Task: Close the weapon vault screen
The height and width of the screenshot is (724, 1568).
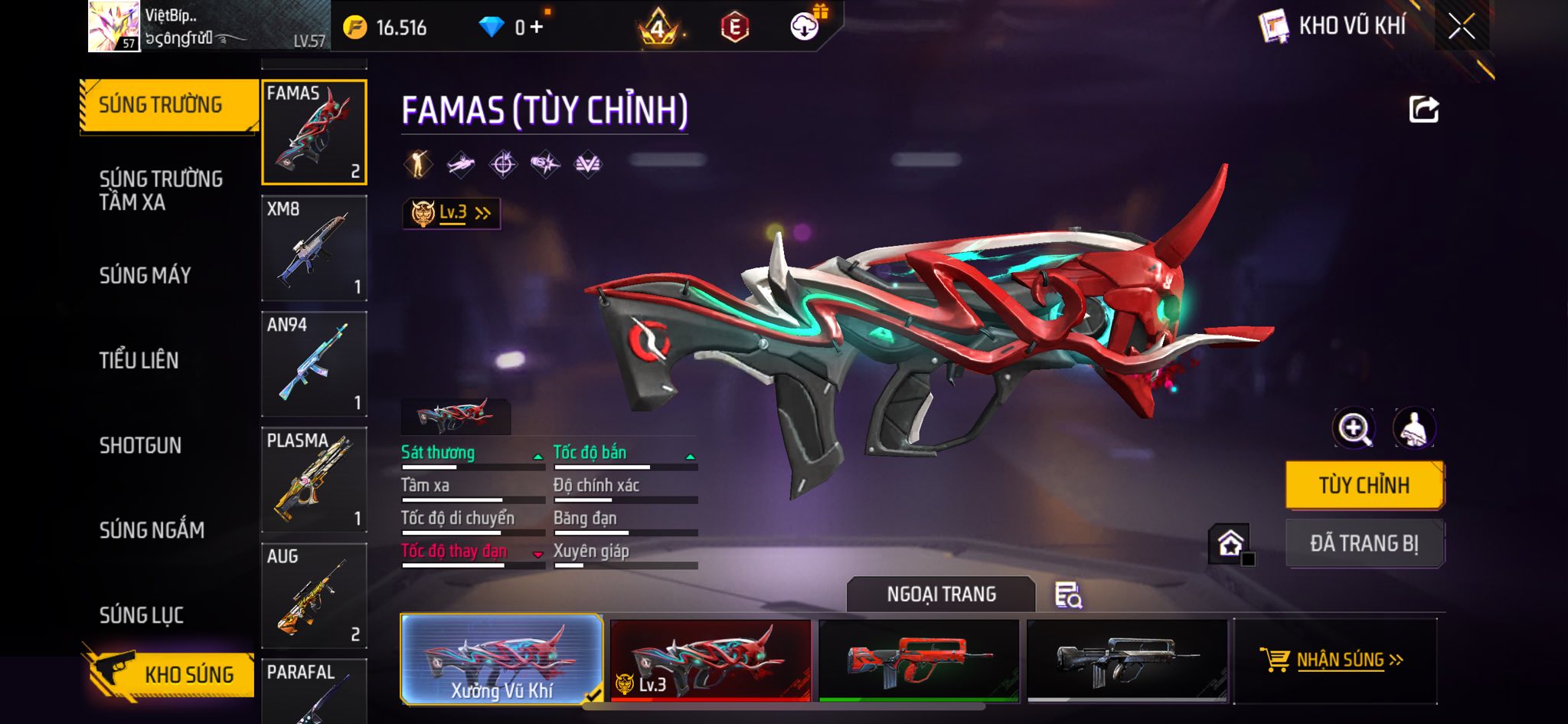Action: point(1461,27)
